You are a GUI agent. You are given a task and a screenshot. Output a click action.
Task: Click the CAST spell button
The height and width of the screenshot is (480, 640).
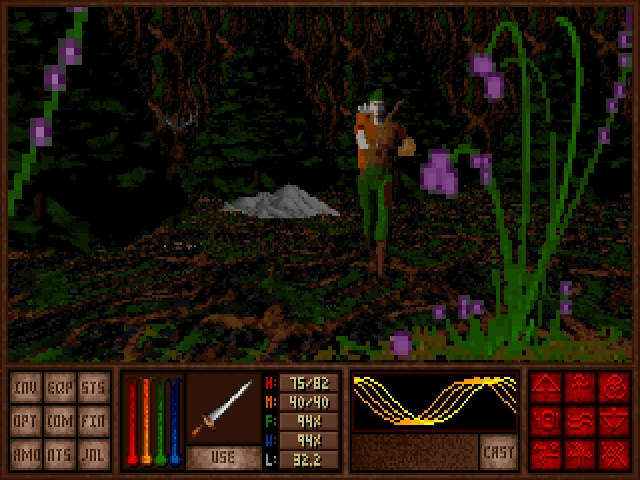[498, 451]
